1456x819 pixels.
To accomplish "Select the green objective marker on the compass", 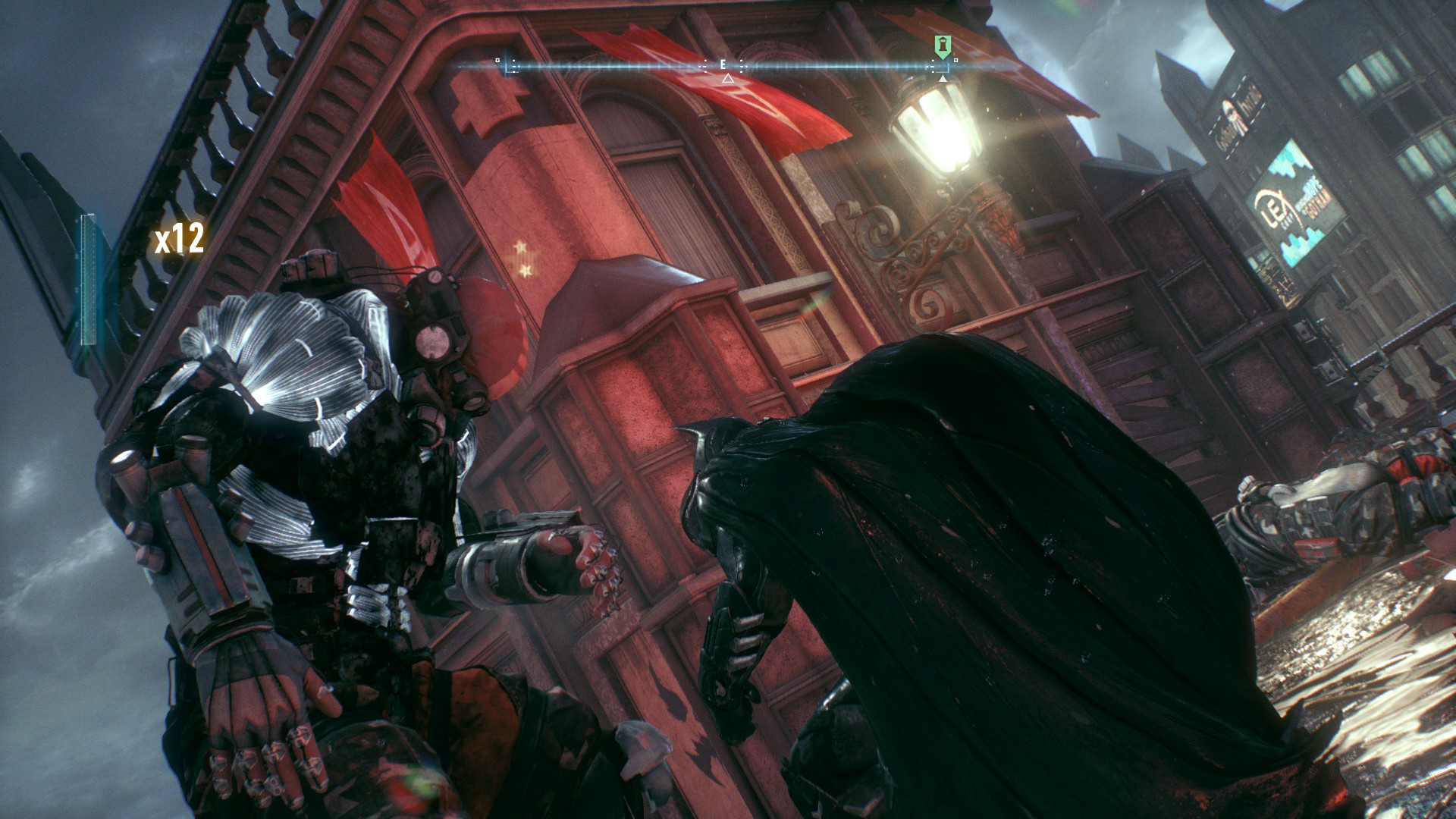I will 941,47.
